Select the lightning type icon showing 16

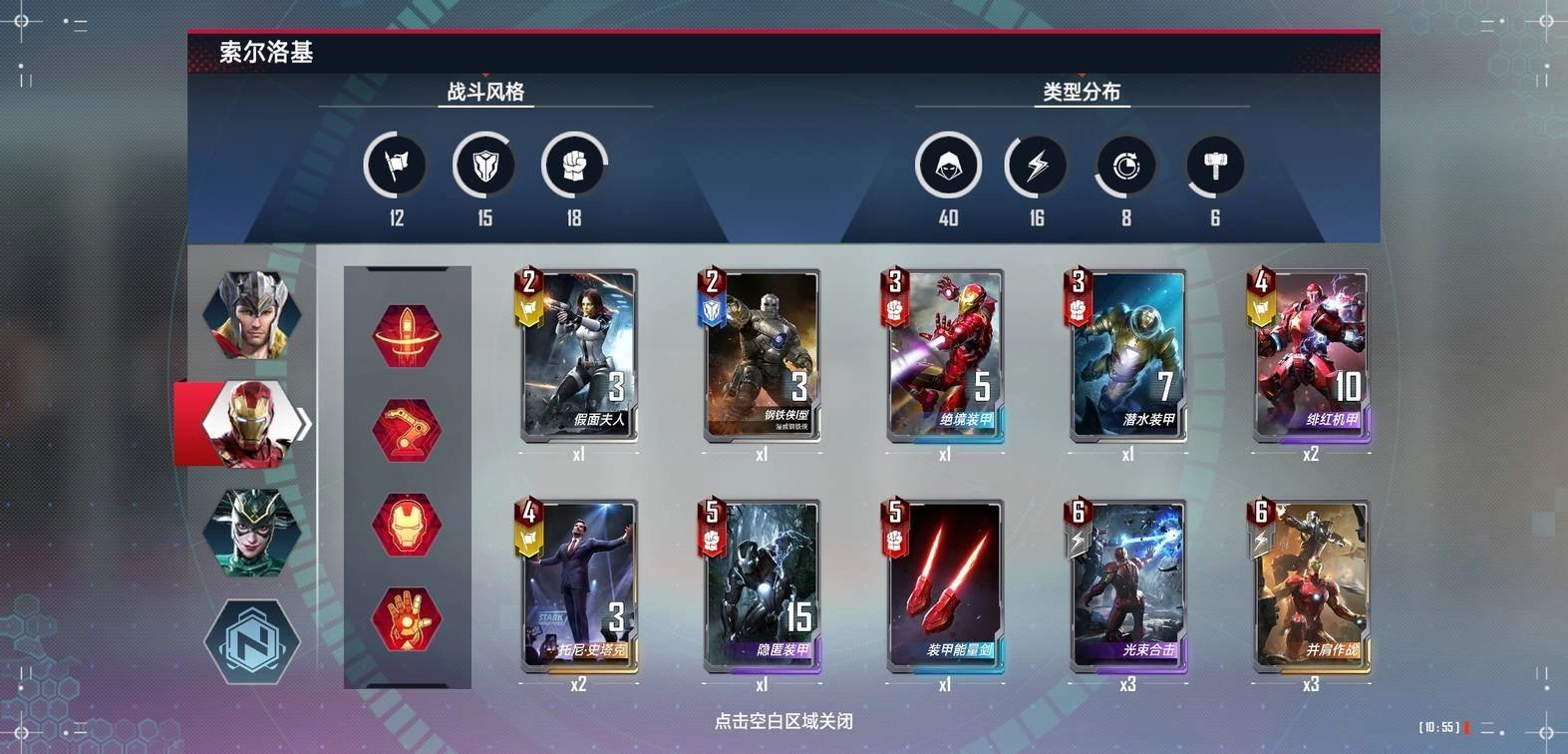point(1037,166)
